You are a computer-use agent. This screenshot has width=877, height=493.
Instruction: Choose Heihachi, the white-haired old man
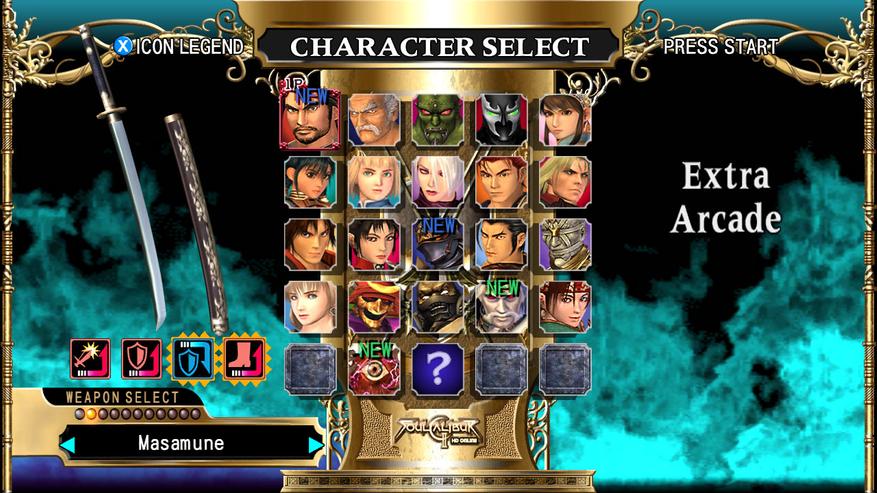(x=374, y=119)
